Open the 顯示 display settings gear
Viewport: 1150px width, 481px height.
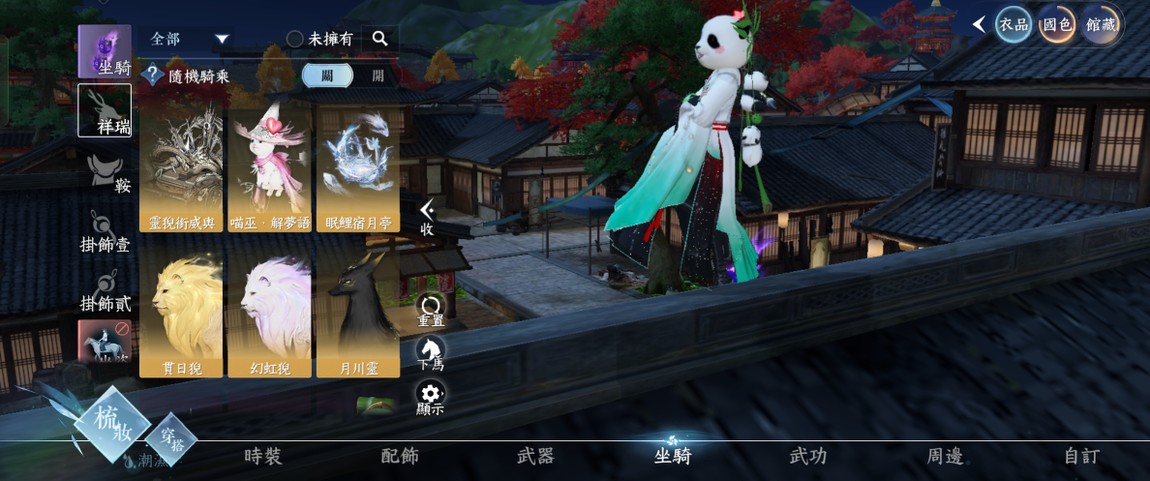tap(431, 396)
